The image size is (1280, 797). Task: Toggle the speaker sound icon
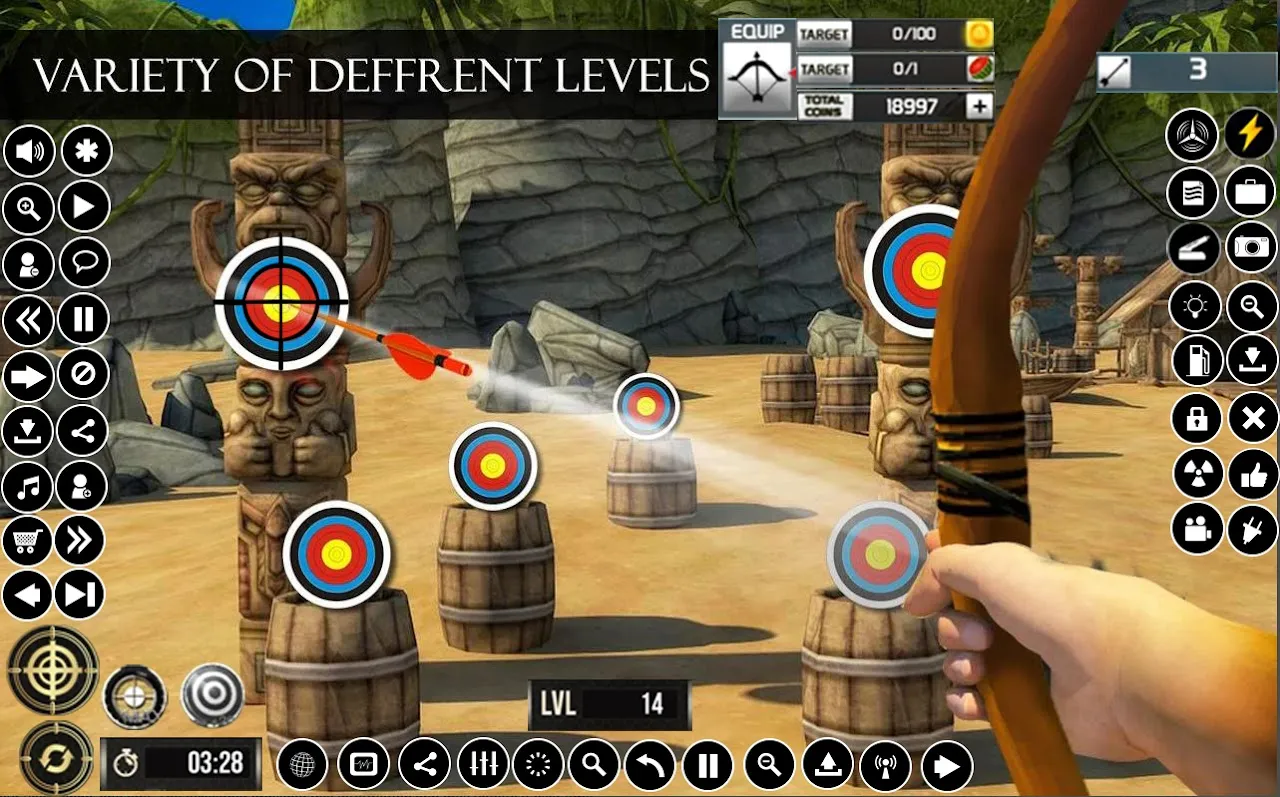(x=30, y=152)
